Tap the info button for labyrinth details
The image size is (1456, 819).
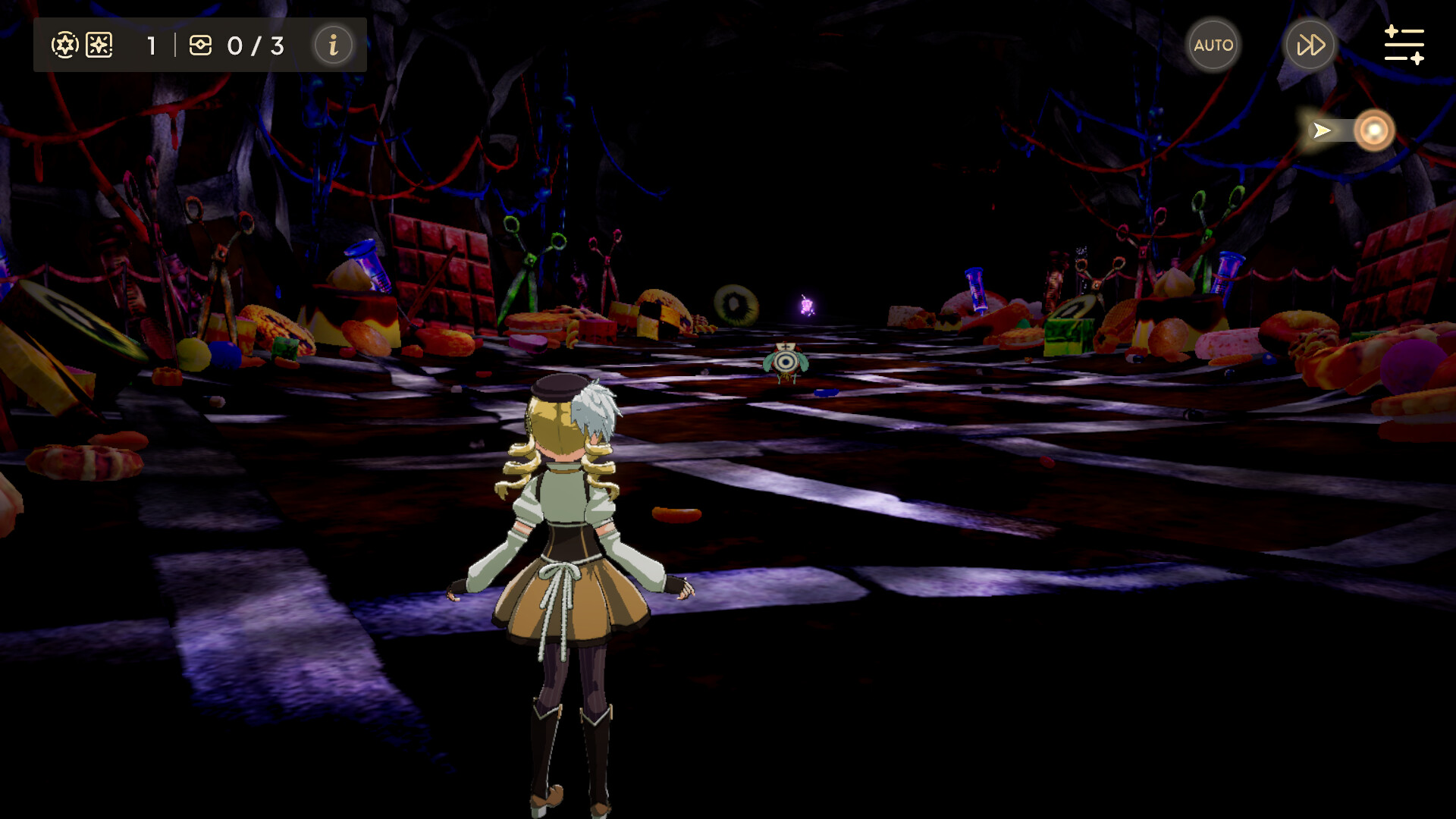tap(332, 45)
